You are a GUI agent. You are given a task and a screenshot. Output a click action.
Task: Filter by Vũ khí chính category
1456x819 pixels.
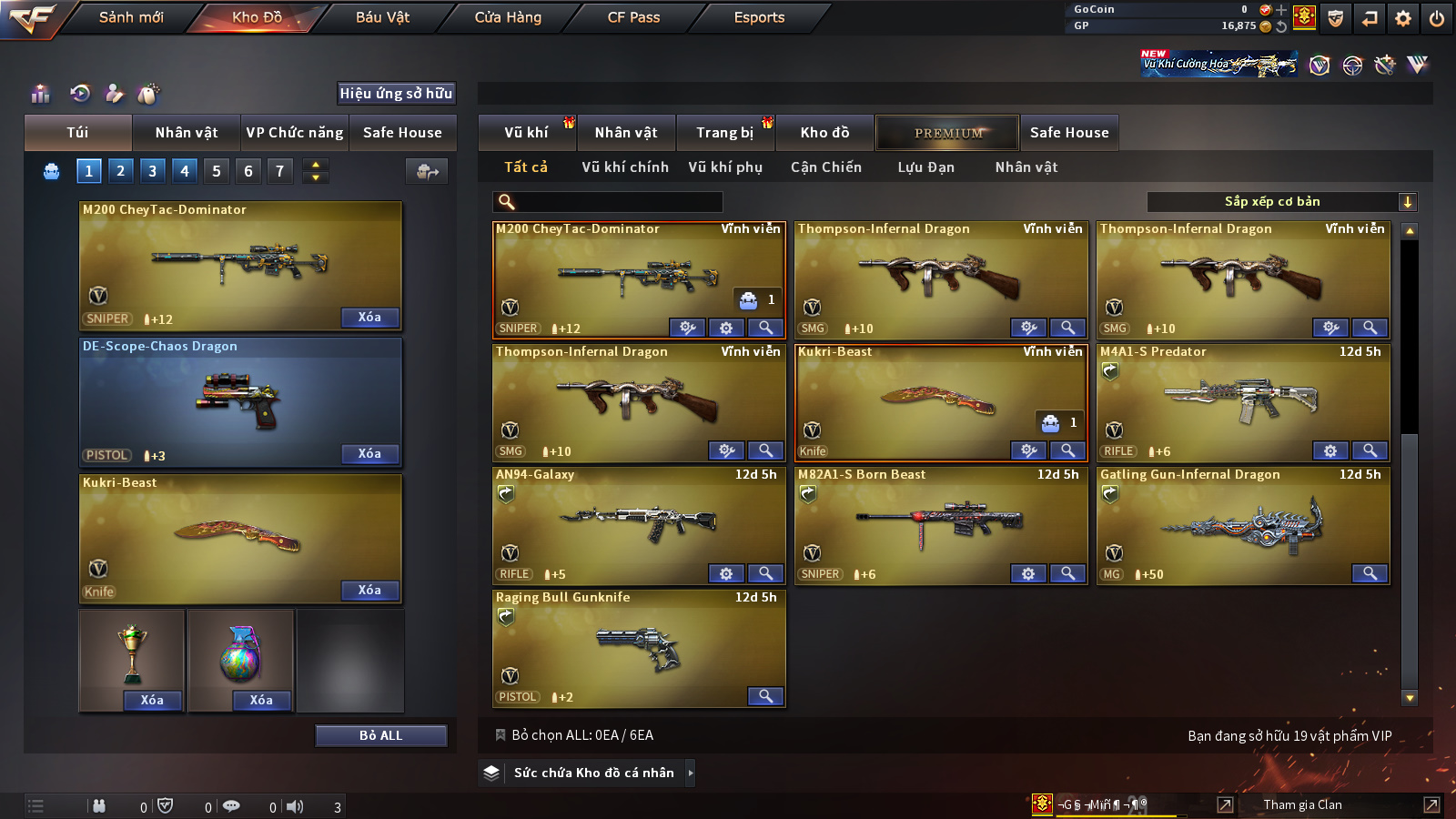point(624,167)
